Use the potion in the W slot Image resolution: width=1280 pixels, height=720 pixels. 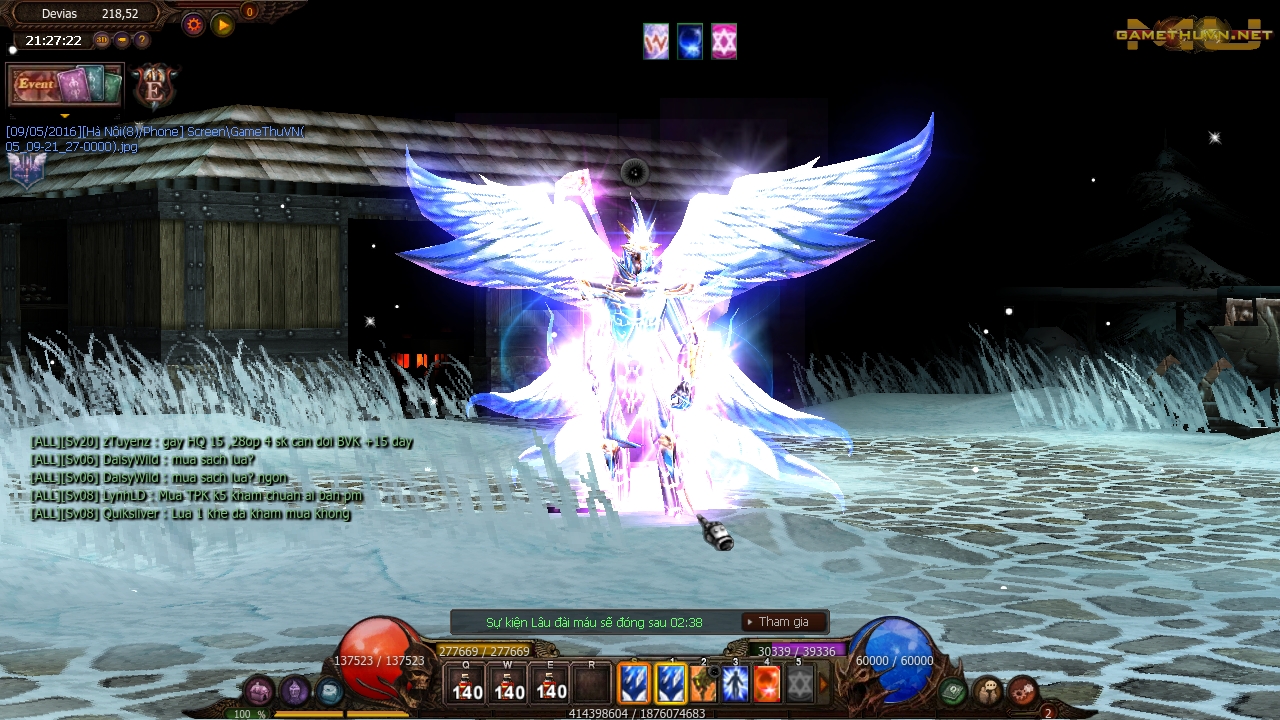tap(509, 684)
